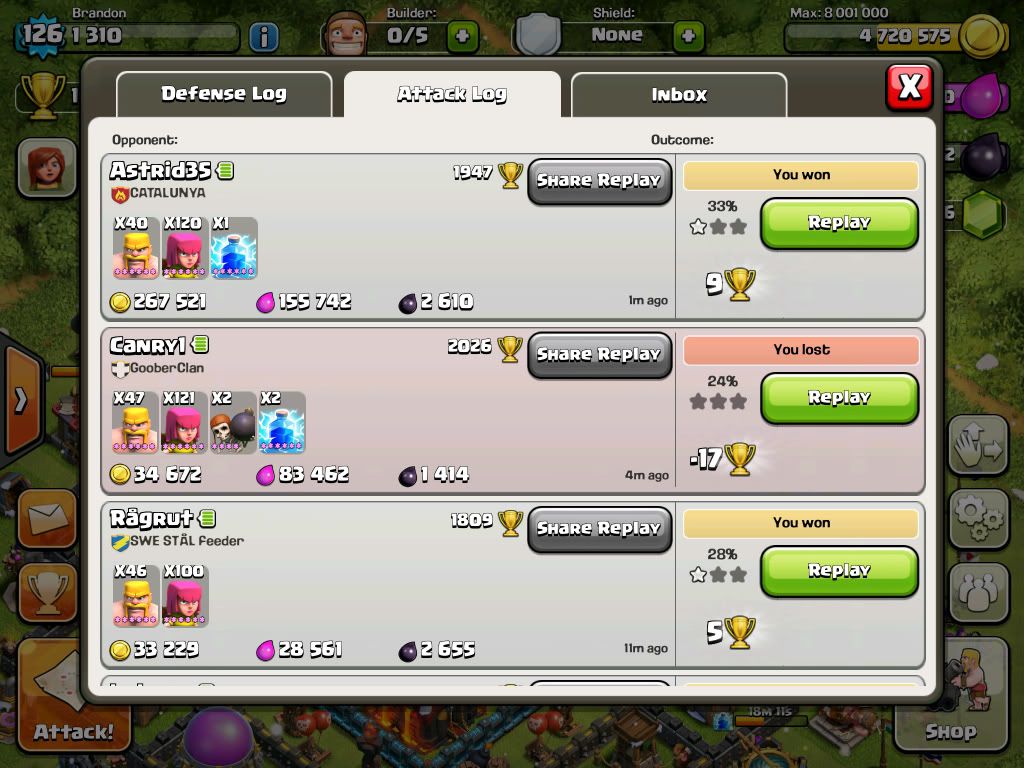This screenshot has height=768, width=1024.
Task: Share Replay of Rägrut attack
Action: pos(599,528)
